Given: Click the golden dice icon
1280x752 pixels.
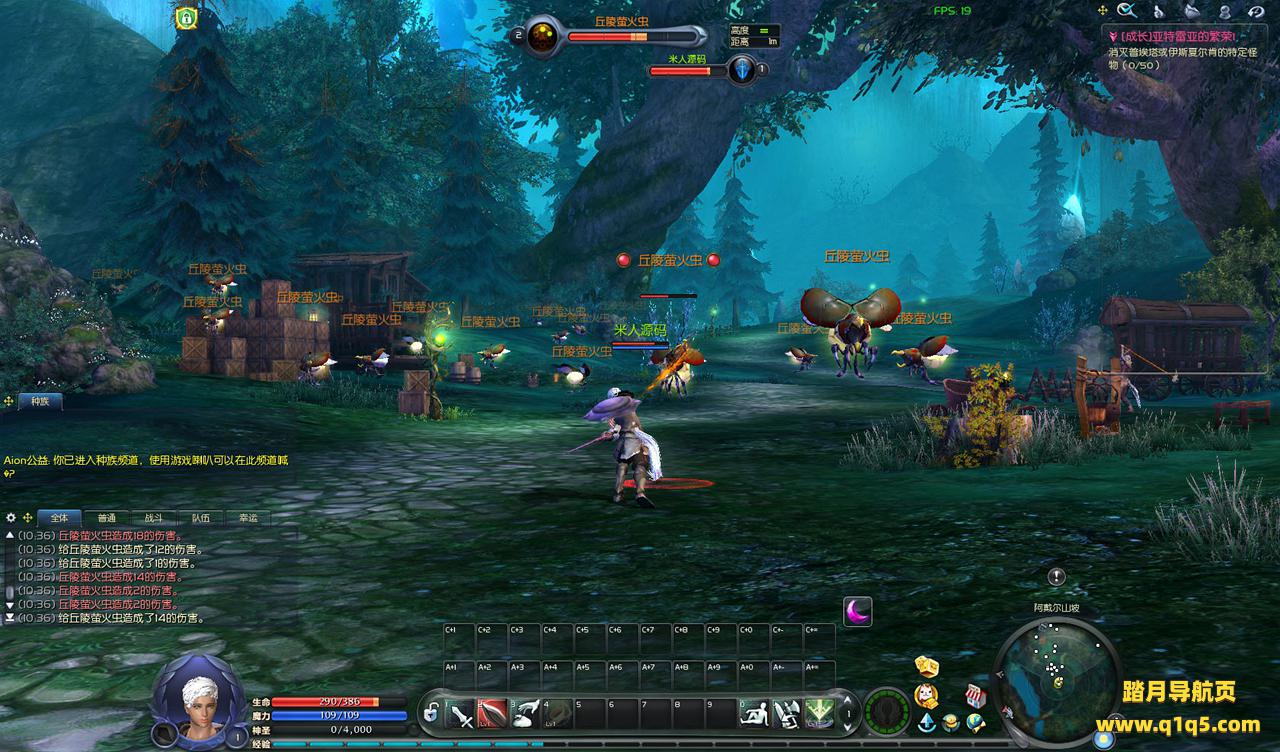Looking at the screenshot, I should pyautogui.click(x=926, y=667).
